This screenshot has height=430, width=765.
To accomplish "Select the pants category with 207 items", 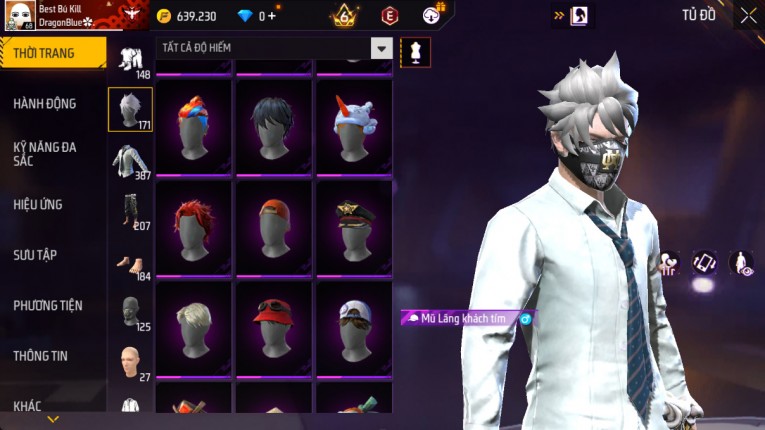I will tap(130, 211).
